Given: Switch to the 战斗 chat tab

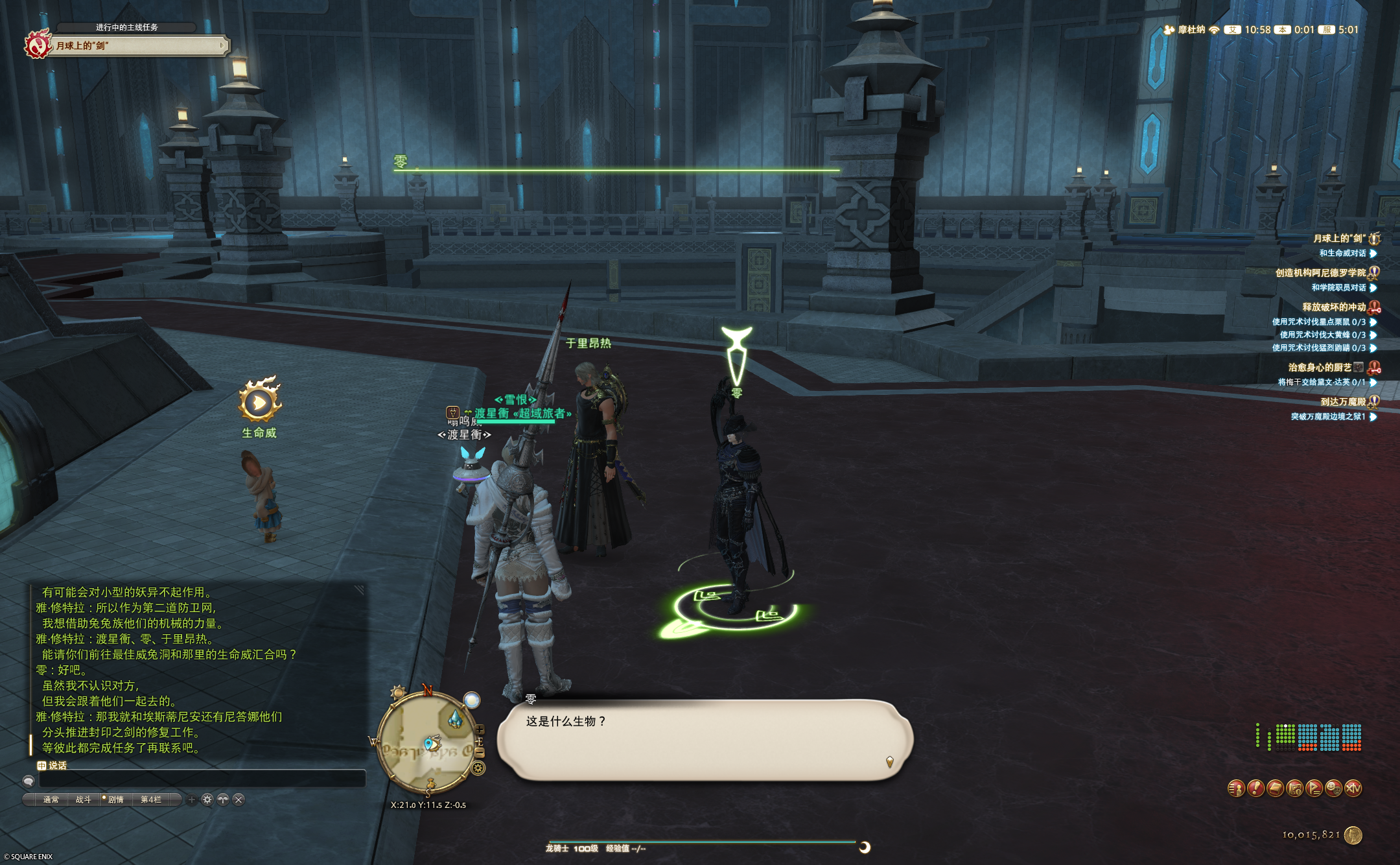Looking at the screenshot, I should tap(84, 800).
